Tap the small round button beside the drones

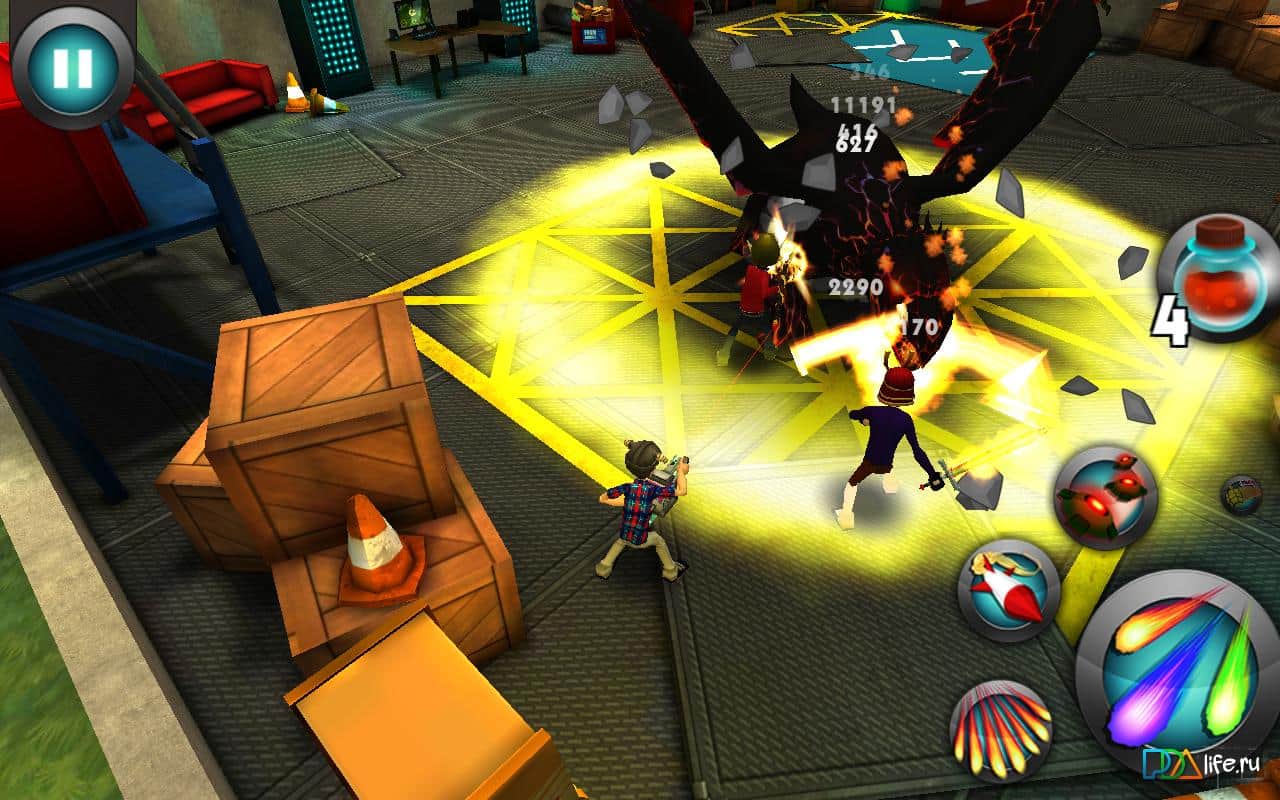click(1242, 496)
